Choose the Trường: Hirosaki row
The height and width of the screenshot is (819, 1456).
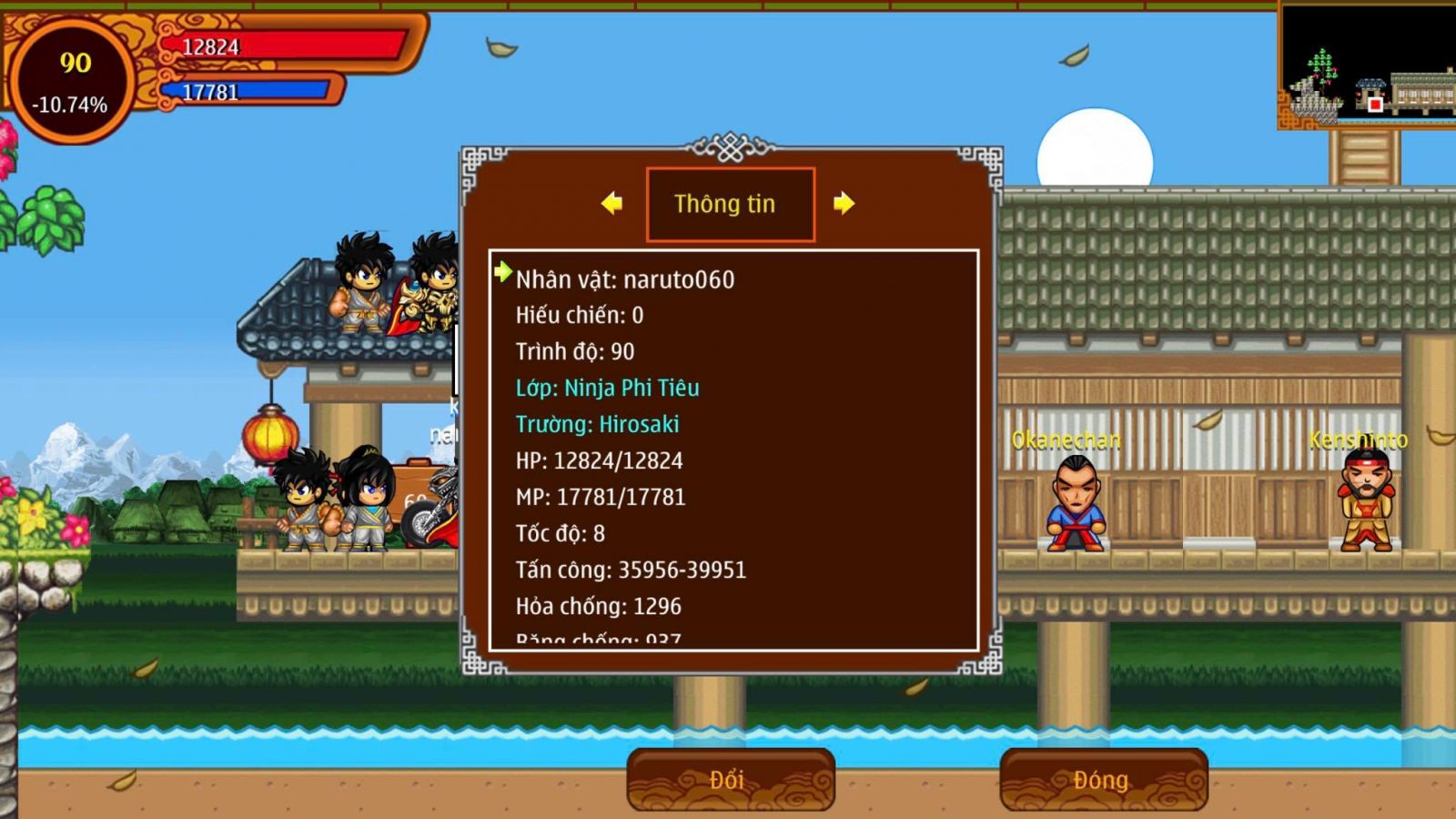[597, 424]
